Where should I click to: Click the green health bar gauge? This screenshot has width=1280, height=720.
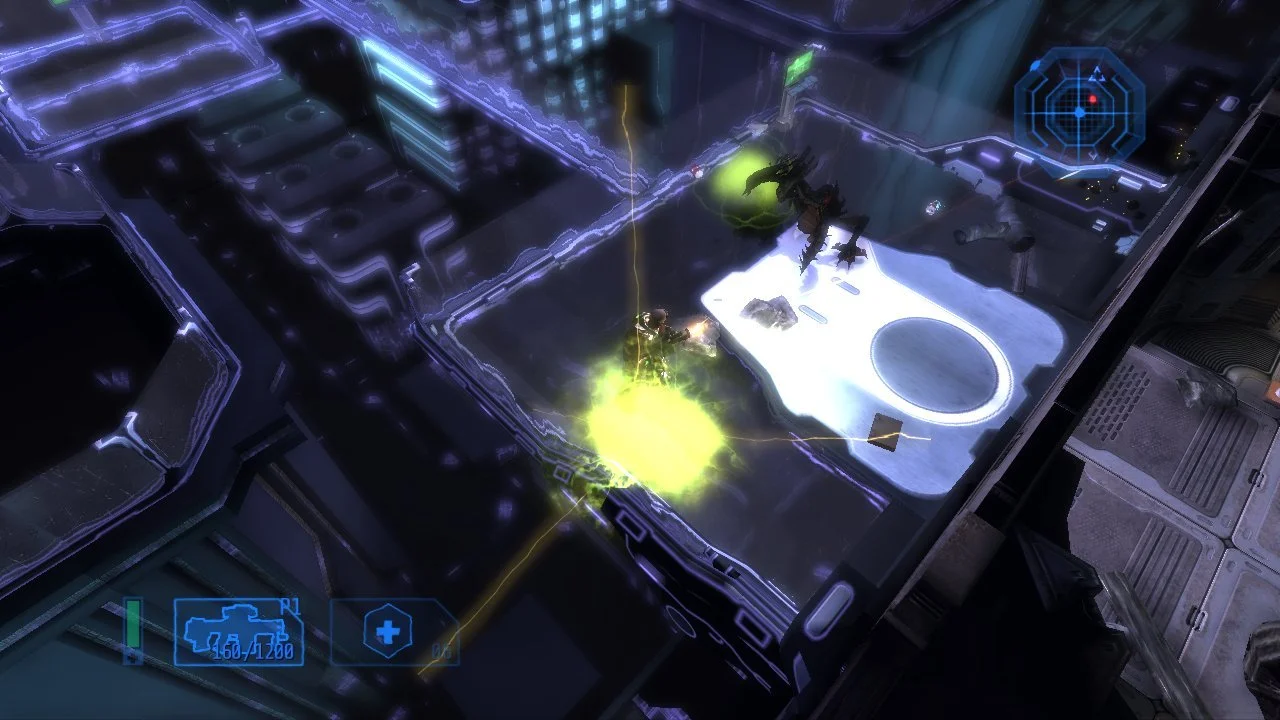click(131, 624)
